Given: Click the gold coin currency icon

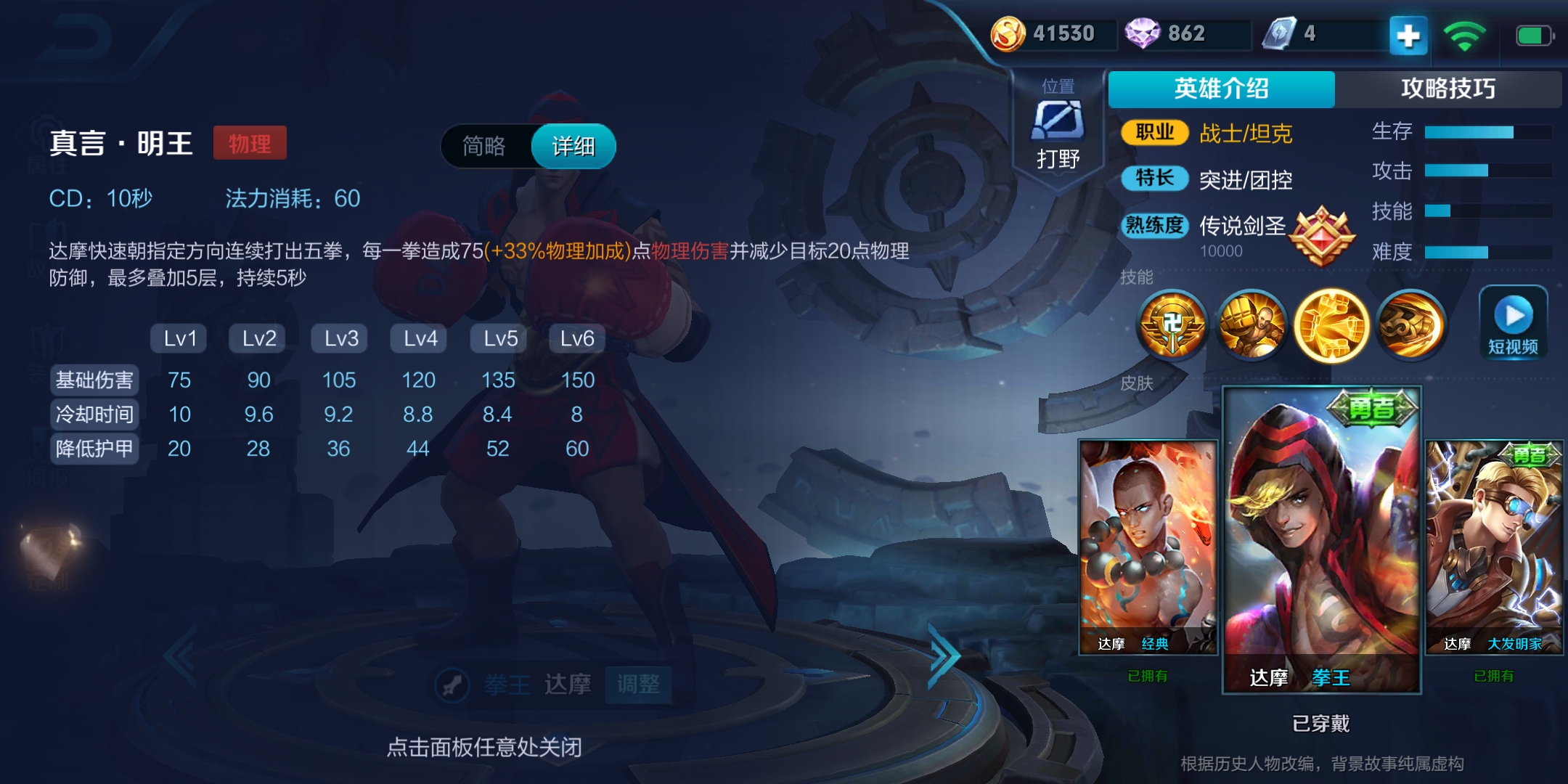Looking at the screenshot, I should click(1008, 33).
